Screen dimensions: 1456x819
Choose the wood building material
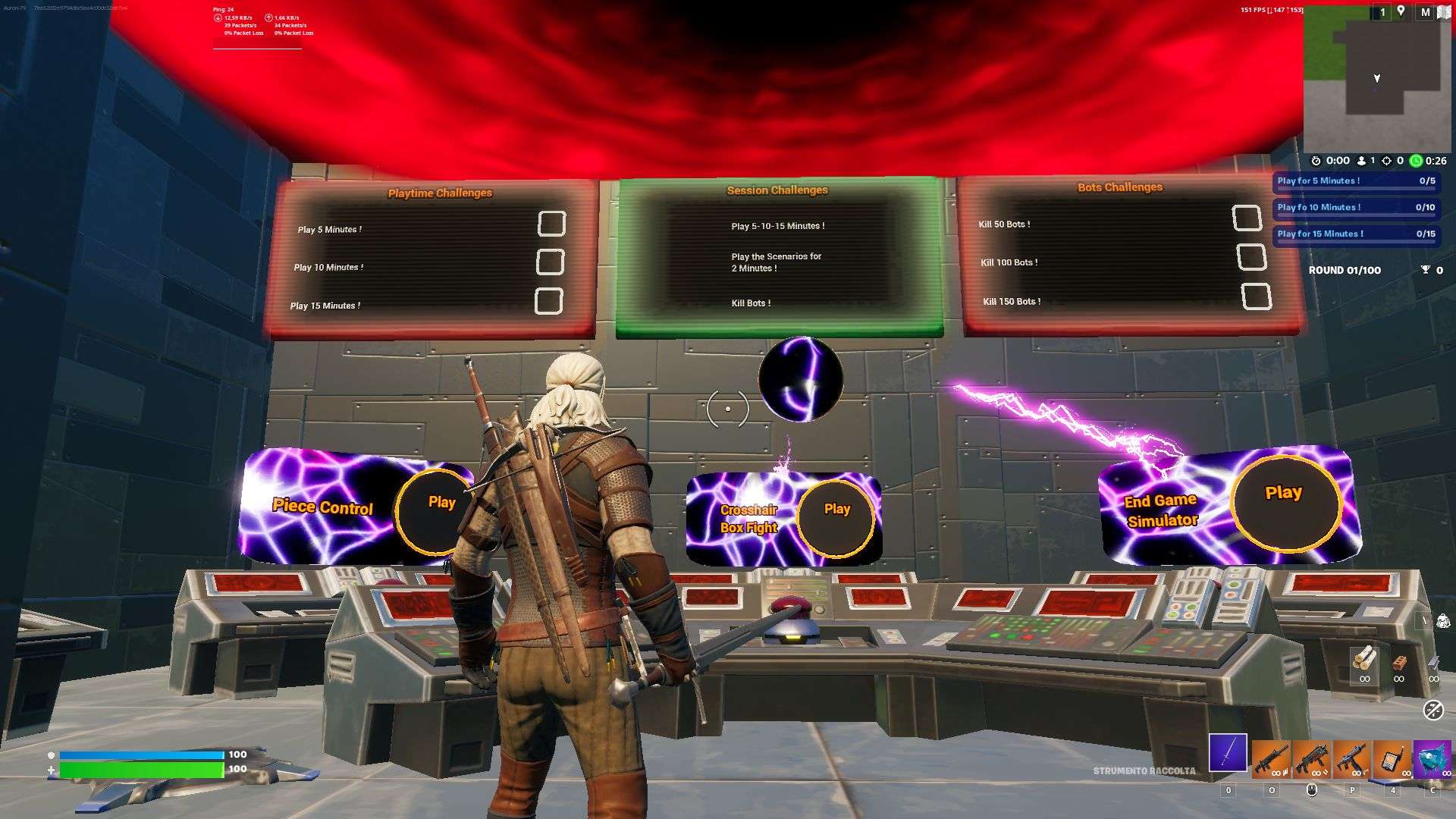(1364, 660)
